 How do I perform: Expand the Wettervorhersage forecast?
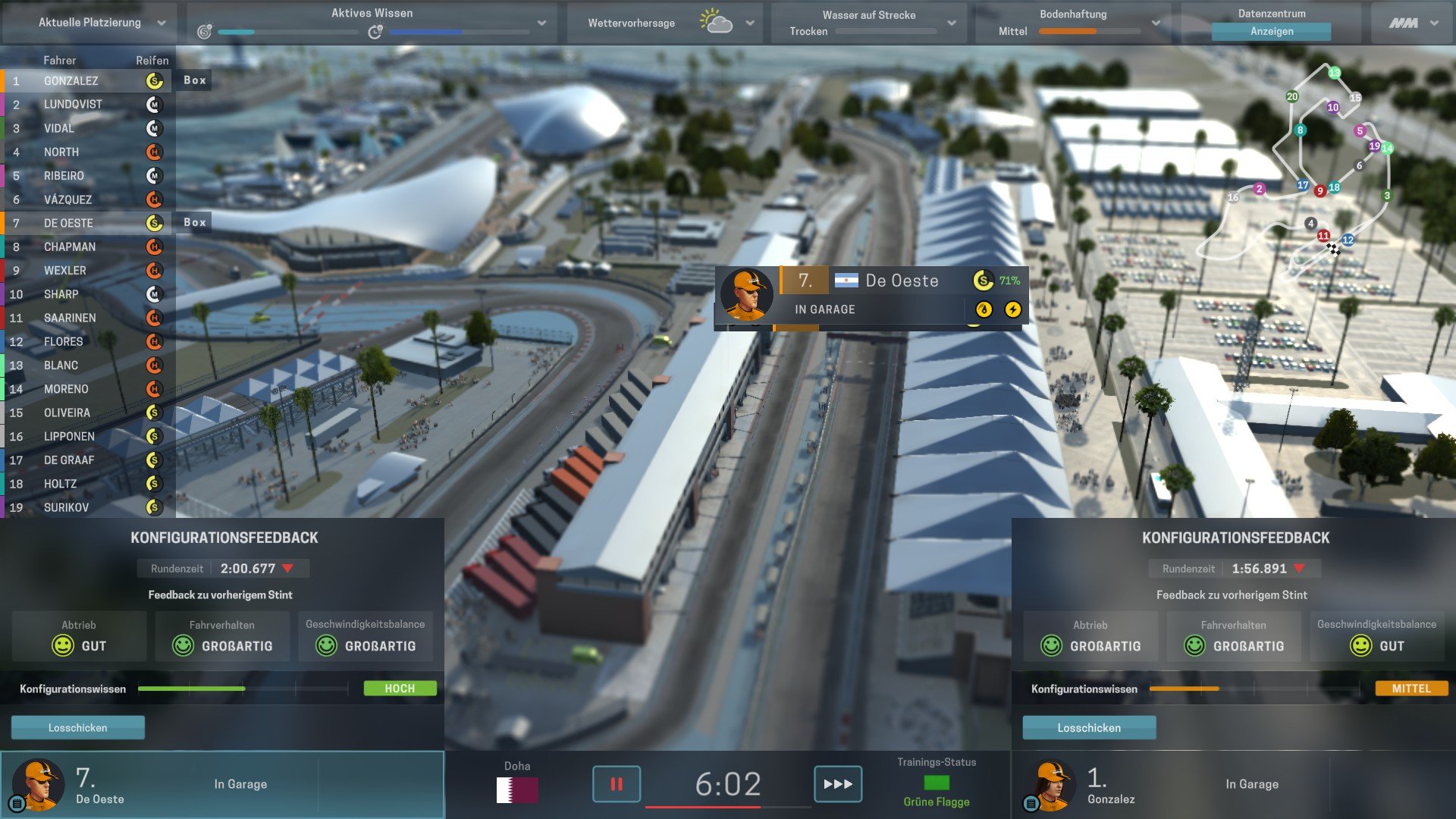coord(749,23)
